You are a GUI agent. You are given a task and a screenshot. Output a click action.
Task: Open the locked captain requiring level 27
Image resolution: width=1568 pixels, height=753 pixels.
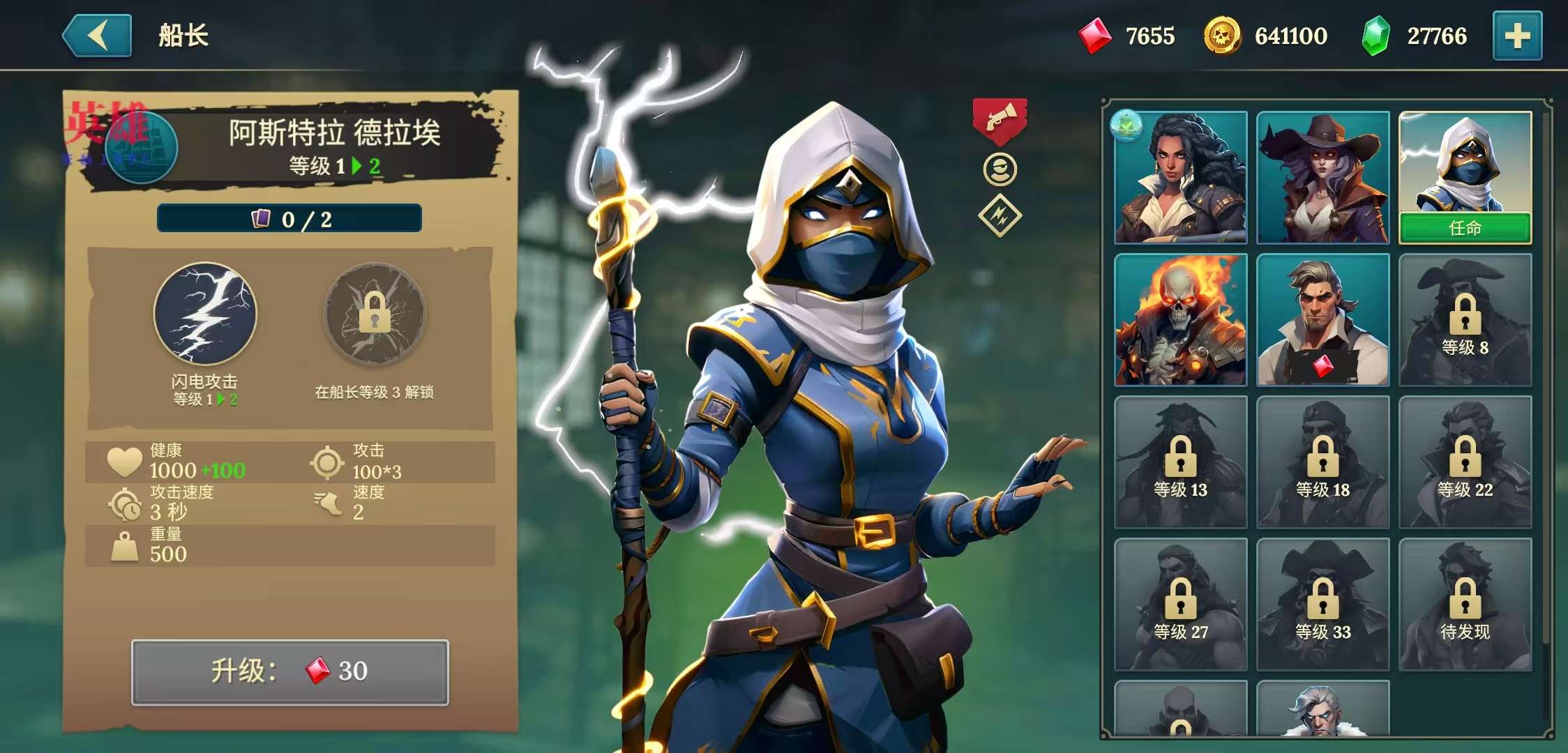[1180, 604]
